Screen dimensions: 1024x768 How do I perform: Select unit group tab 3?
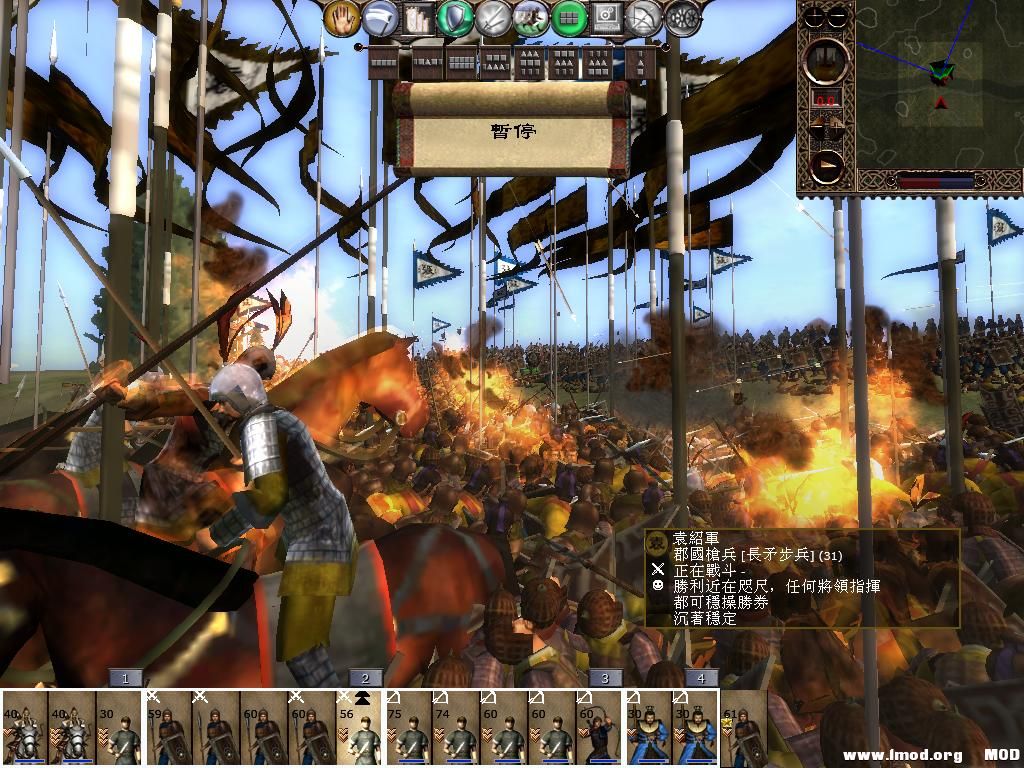click(604, 678)
